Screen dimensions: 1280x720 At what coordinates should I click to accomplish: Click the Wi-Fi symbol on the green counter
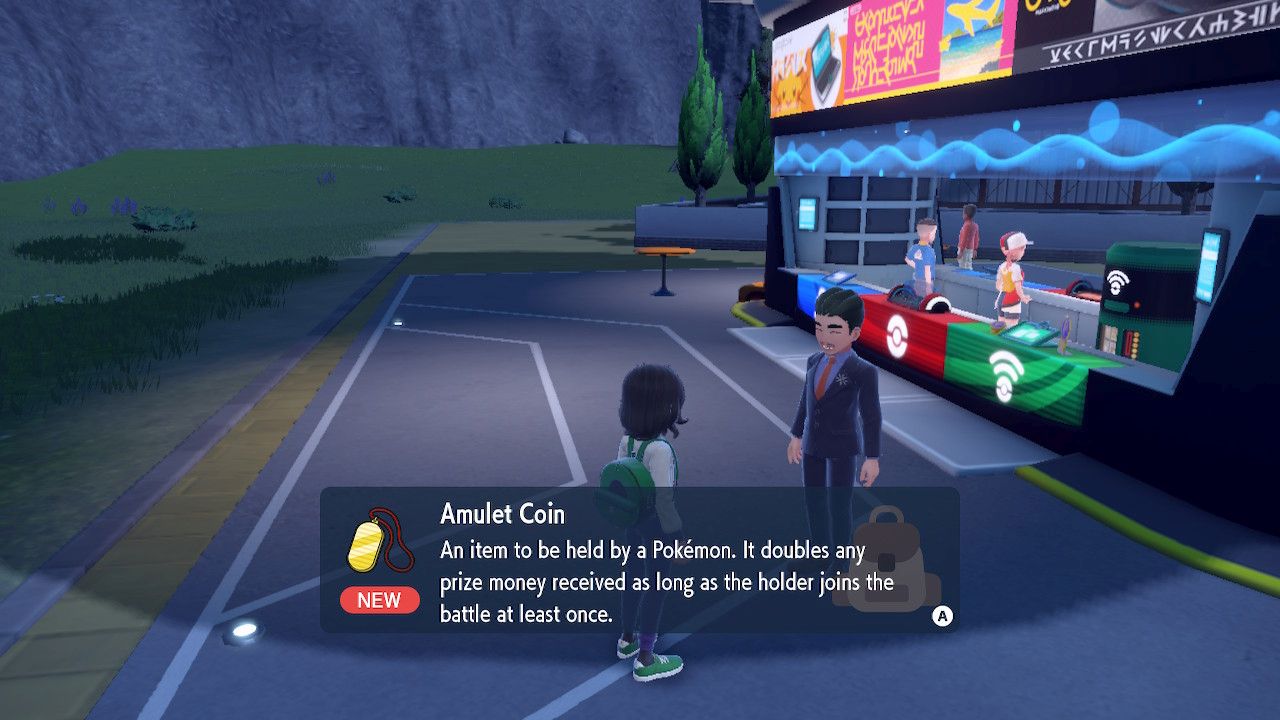(x=1008, y=368)
